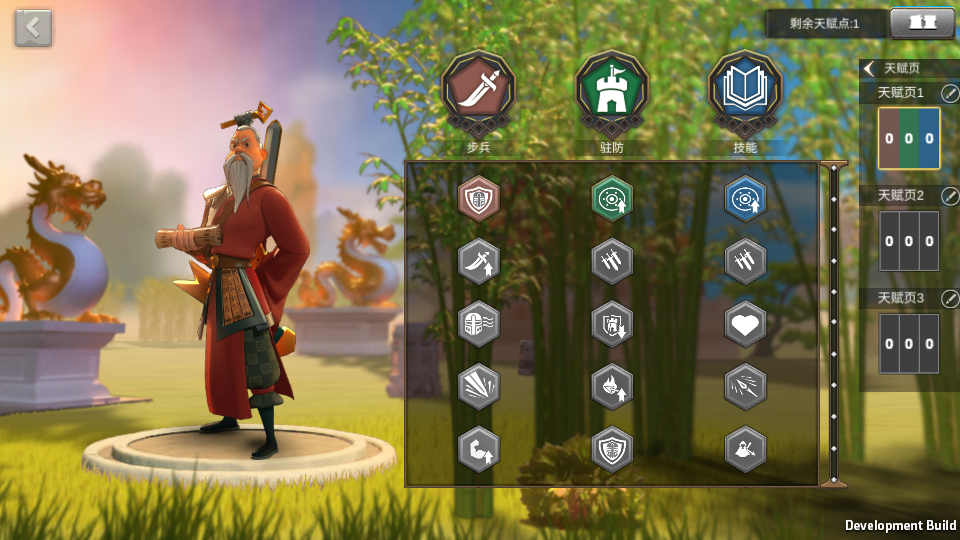The height and width of the screenshot is (540, 960).
Task: Select the heart talent node
Action: point(745,324)
